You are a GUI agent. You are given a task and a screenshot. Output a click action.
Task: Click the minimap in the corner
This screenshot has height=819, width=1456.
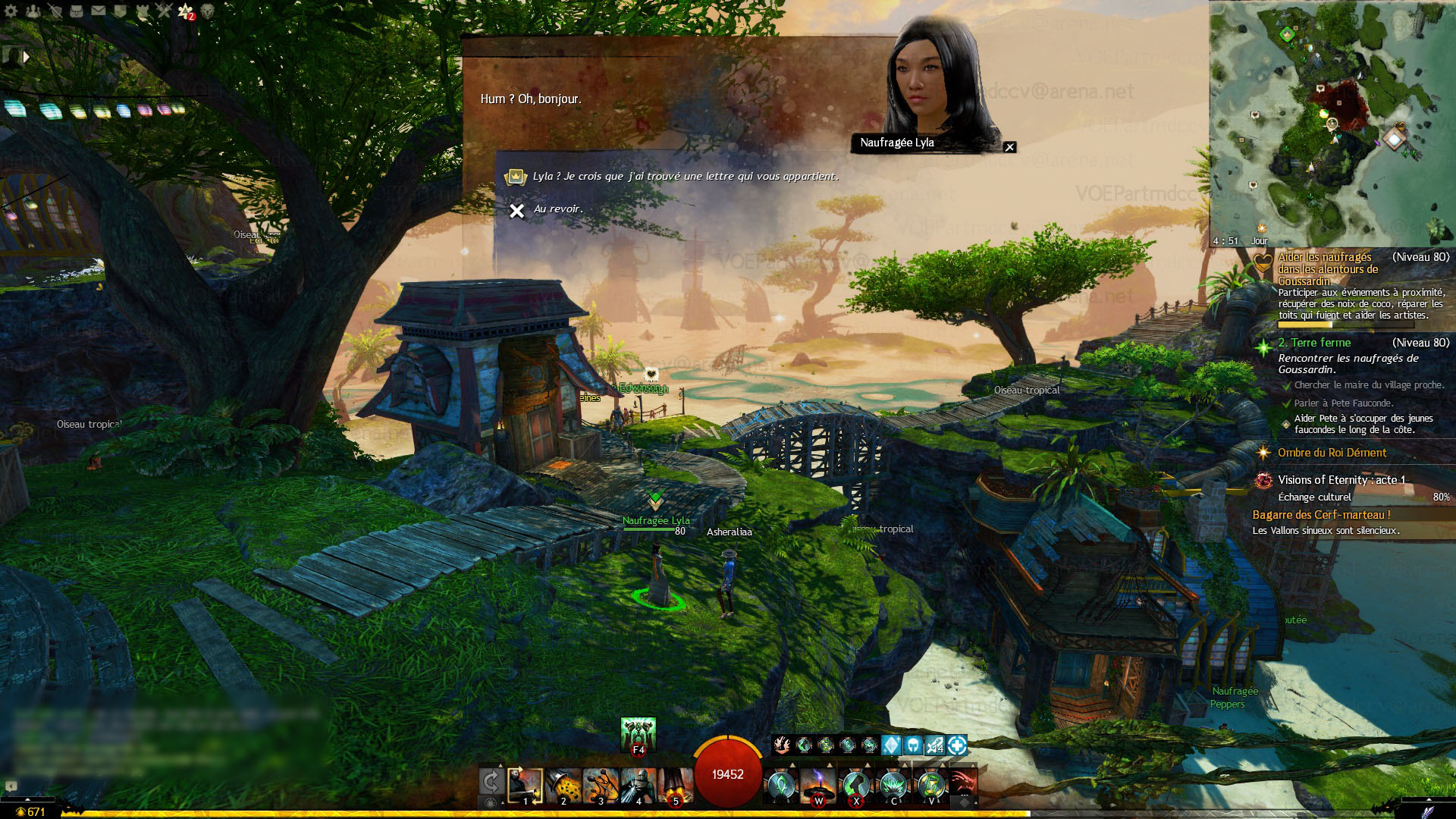(1331, 121)
